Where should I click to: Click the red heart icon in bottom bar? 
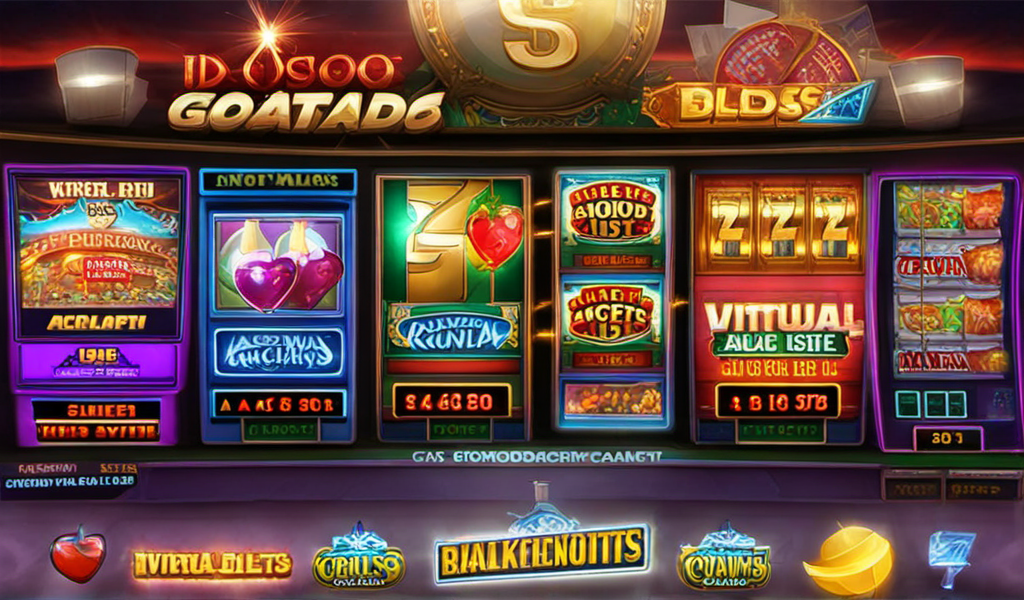tap(78, 555)
